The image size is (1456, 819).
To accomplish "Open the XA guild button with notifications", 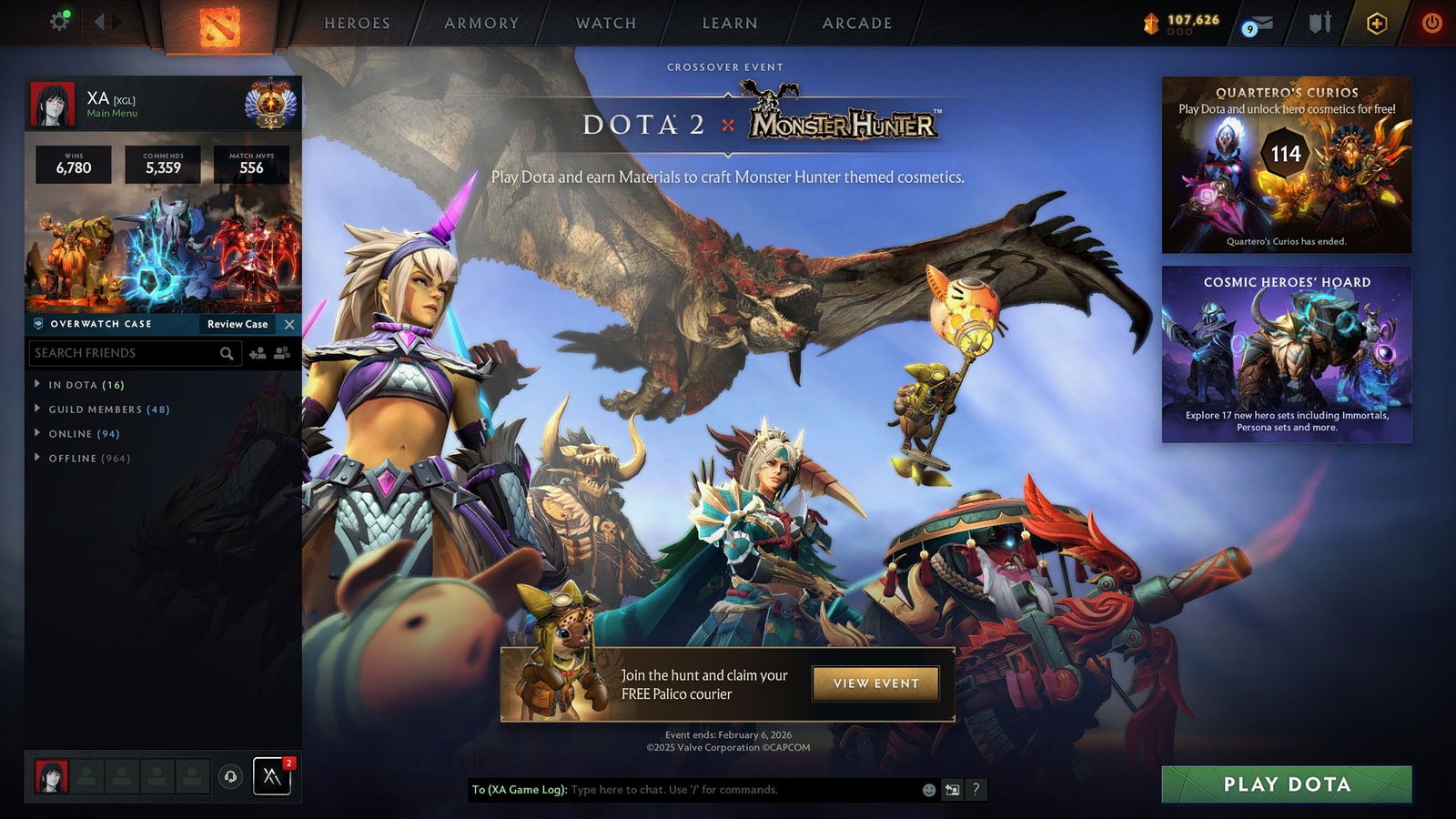I will [x=271, y=776].
